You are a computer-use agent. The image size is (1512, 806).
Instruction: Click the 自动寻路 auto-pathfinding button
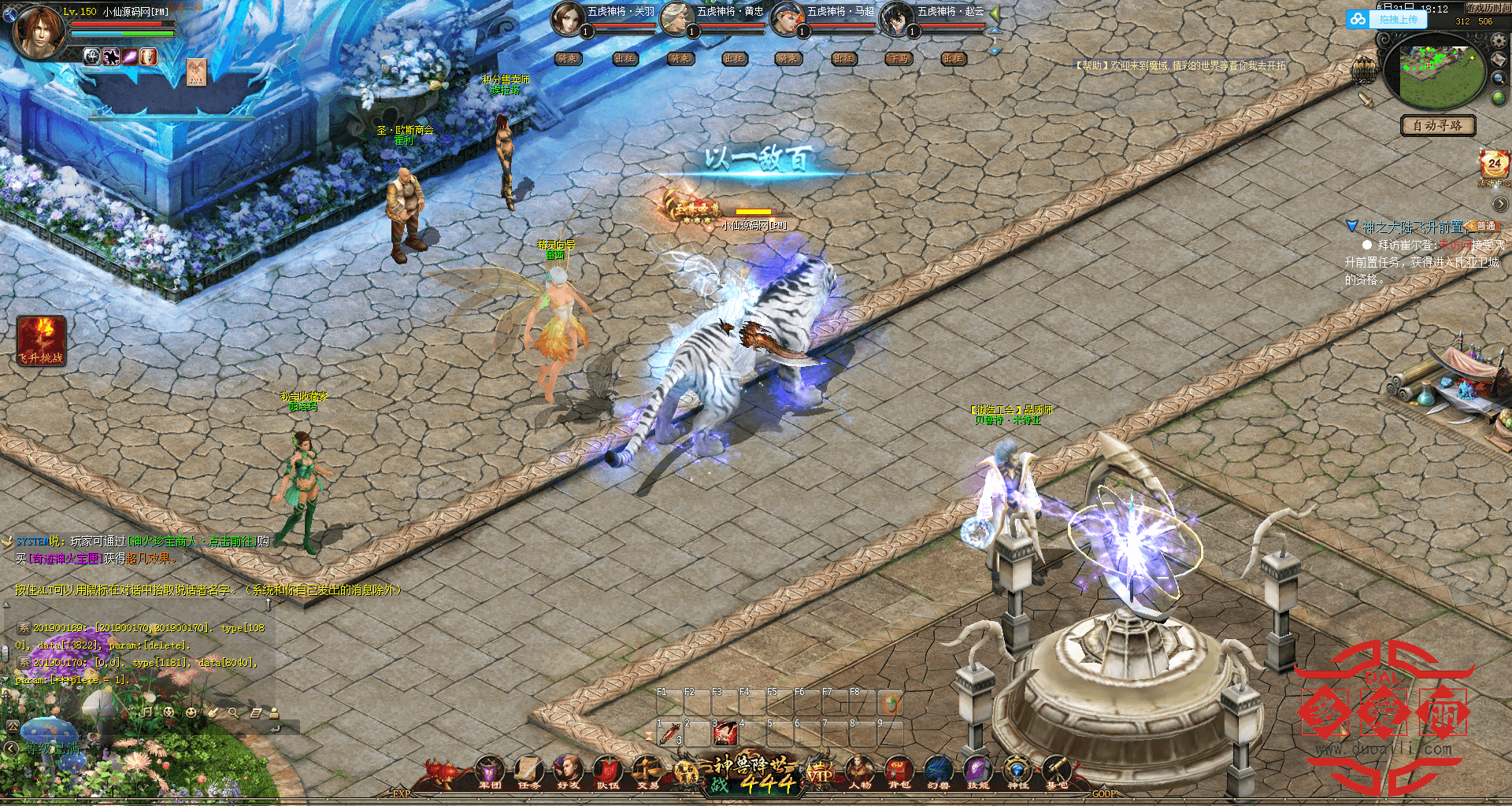pos(1437,125)
